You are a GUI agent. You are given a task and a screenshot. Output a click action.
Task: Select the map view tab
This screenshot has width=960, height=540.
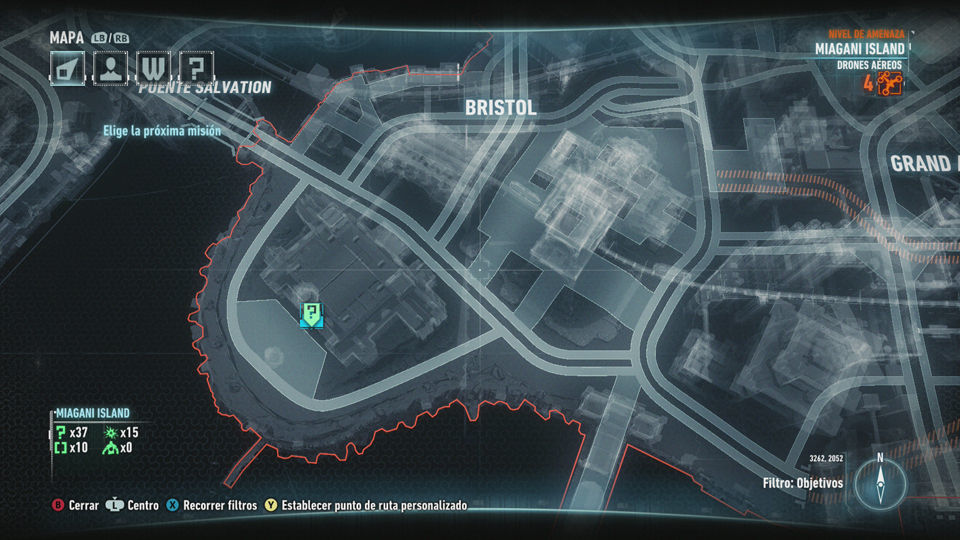(x=66, y=68)
